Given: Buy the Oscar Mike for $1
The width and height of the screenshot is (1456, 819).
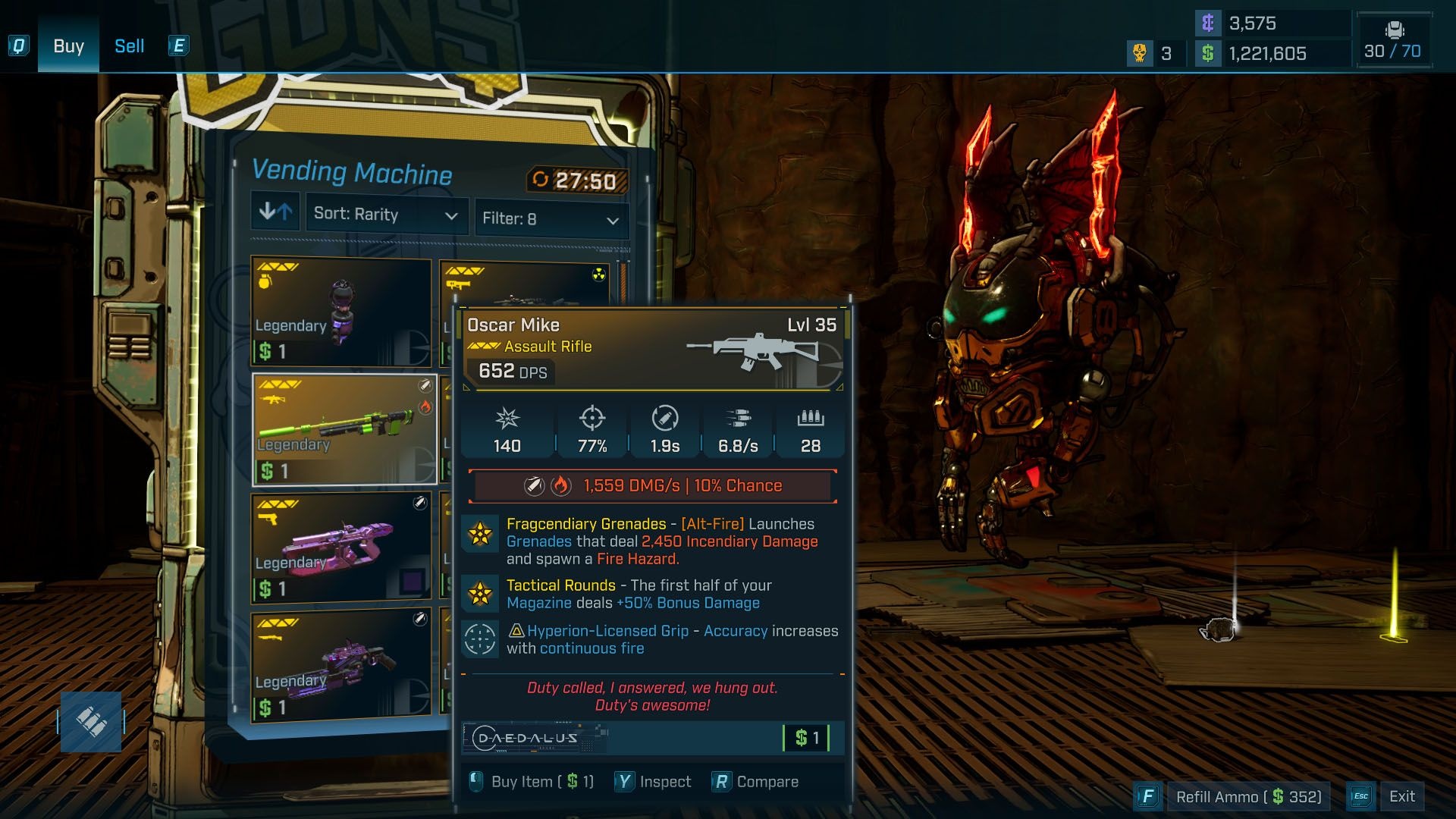Looking at the screenshot, I should (531, 782).
